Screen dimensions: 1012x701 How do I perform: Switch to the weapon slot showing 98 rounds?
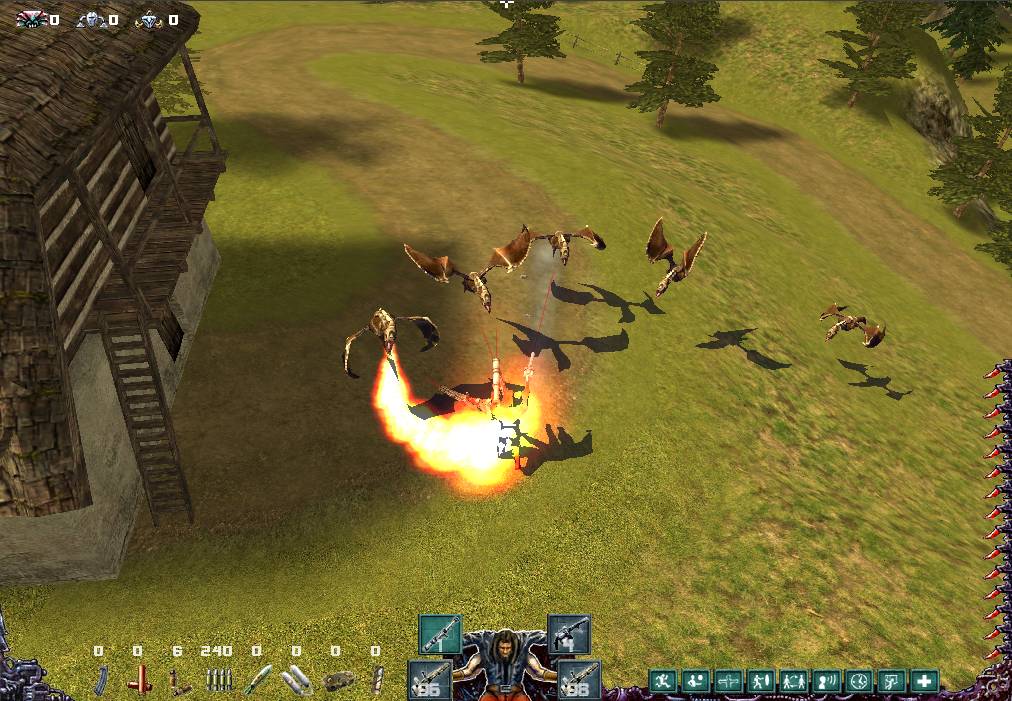(580, 680)
